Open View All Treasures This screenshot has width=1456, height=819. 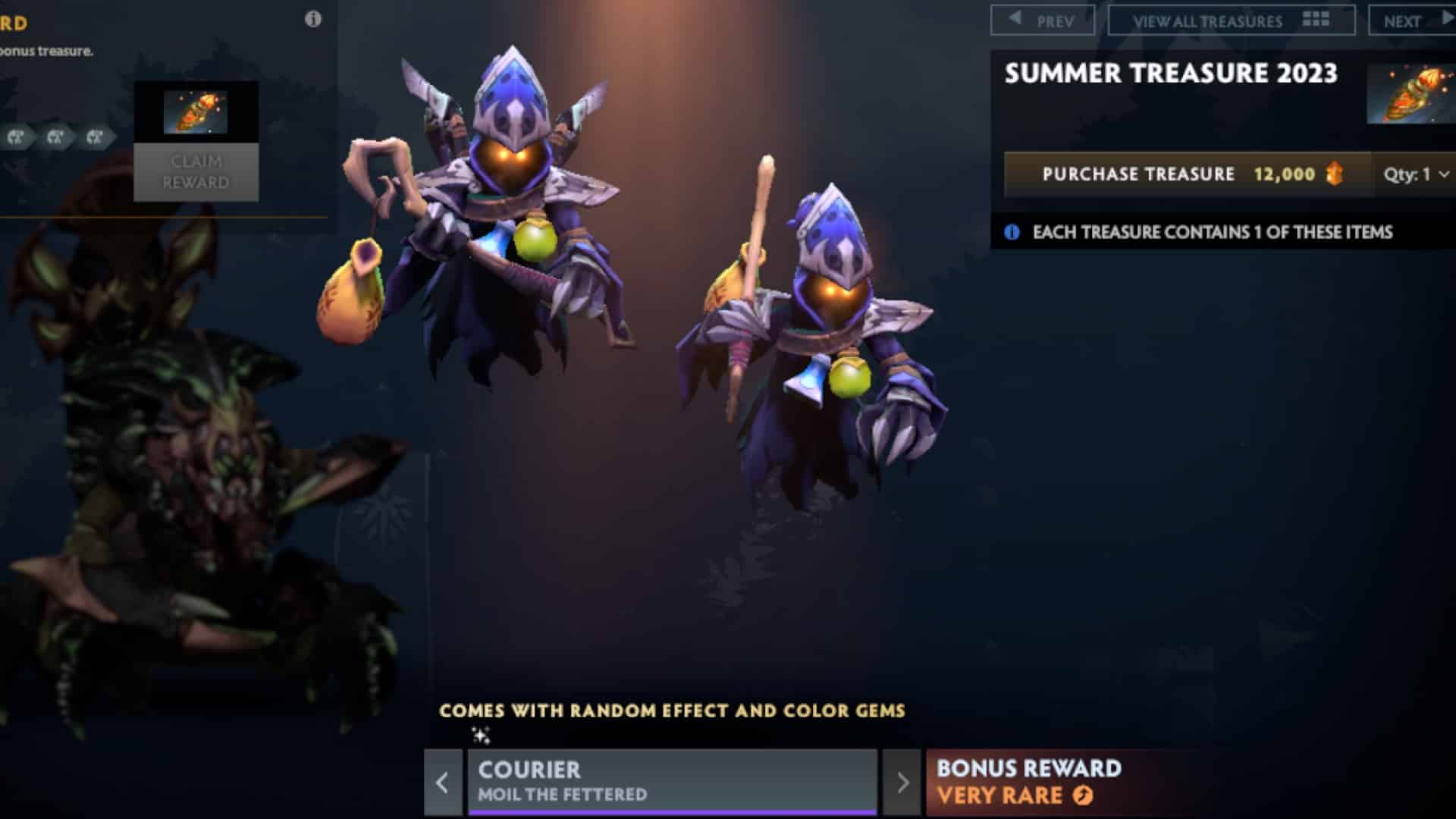1231,20
